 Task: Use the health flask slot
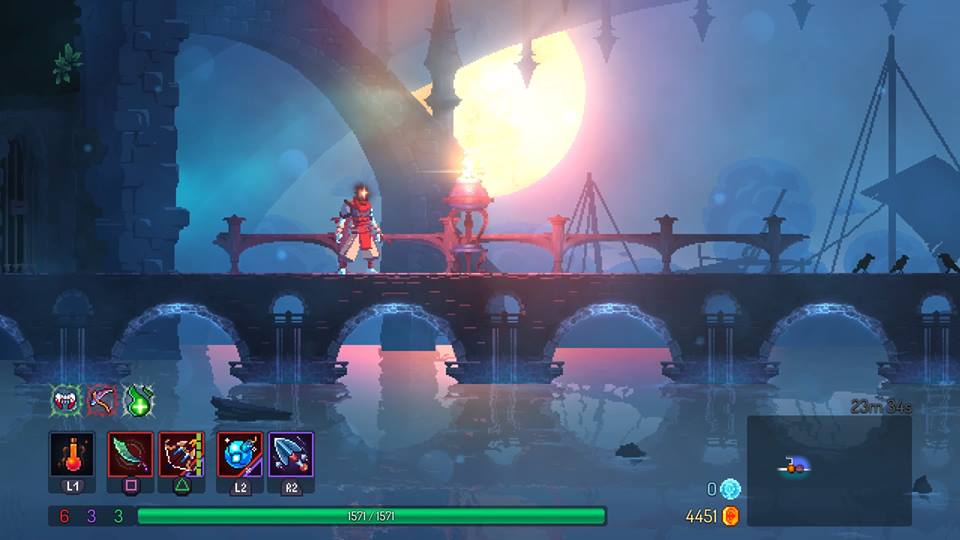[x=72, y=455]
